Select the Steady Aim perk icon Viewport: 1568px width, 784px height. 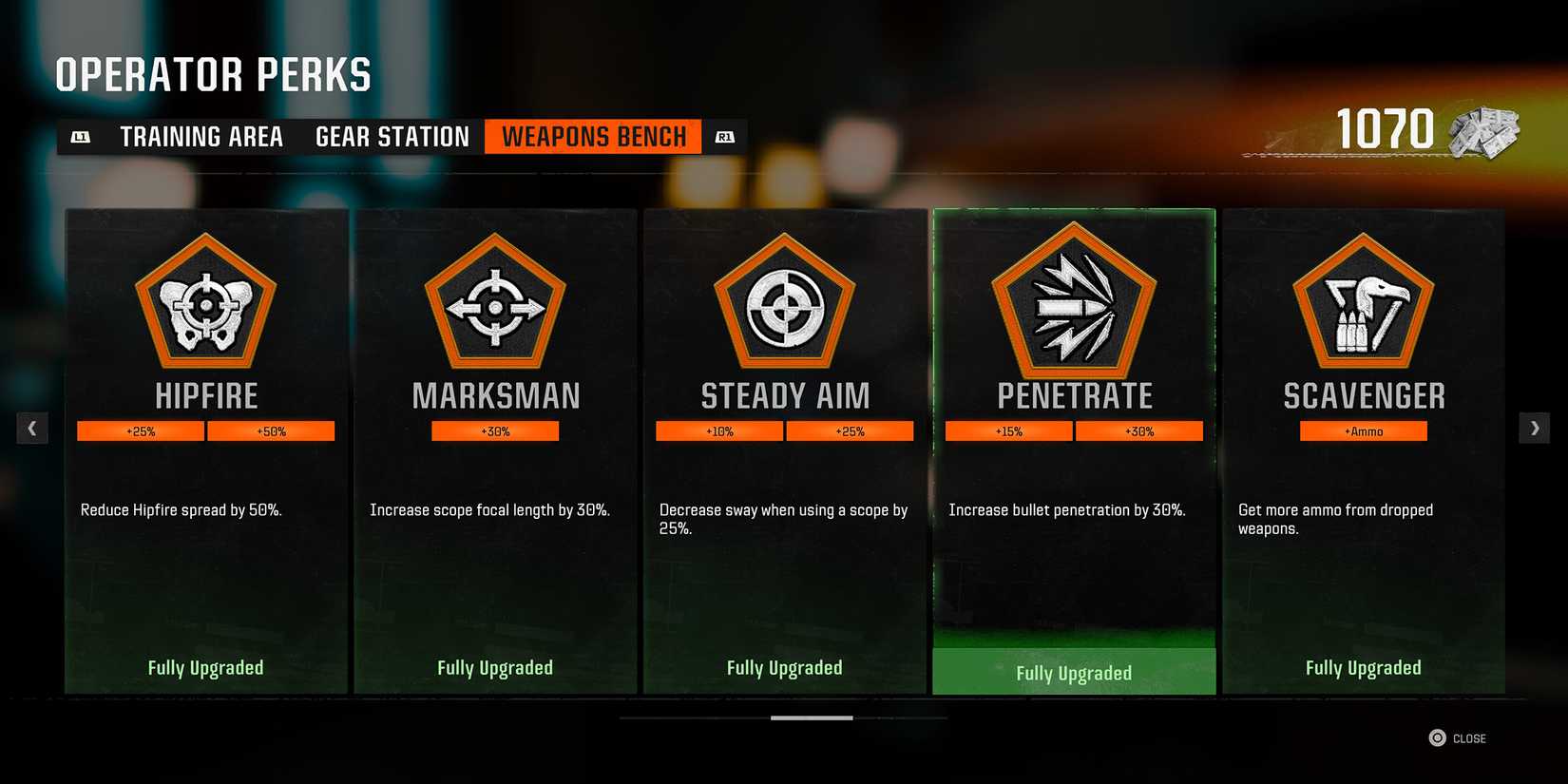(784, 304)
